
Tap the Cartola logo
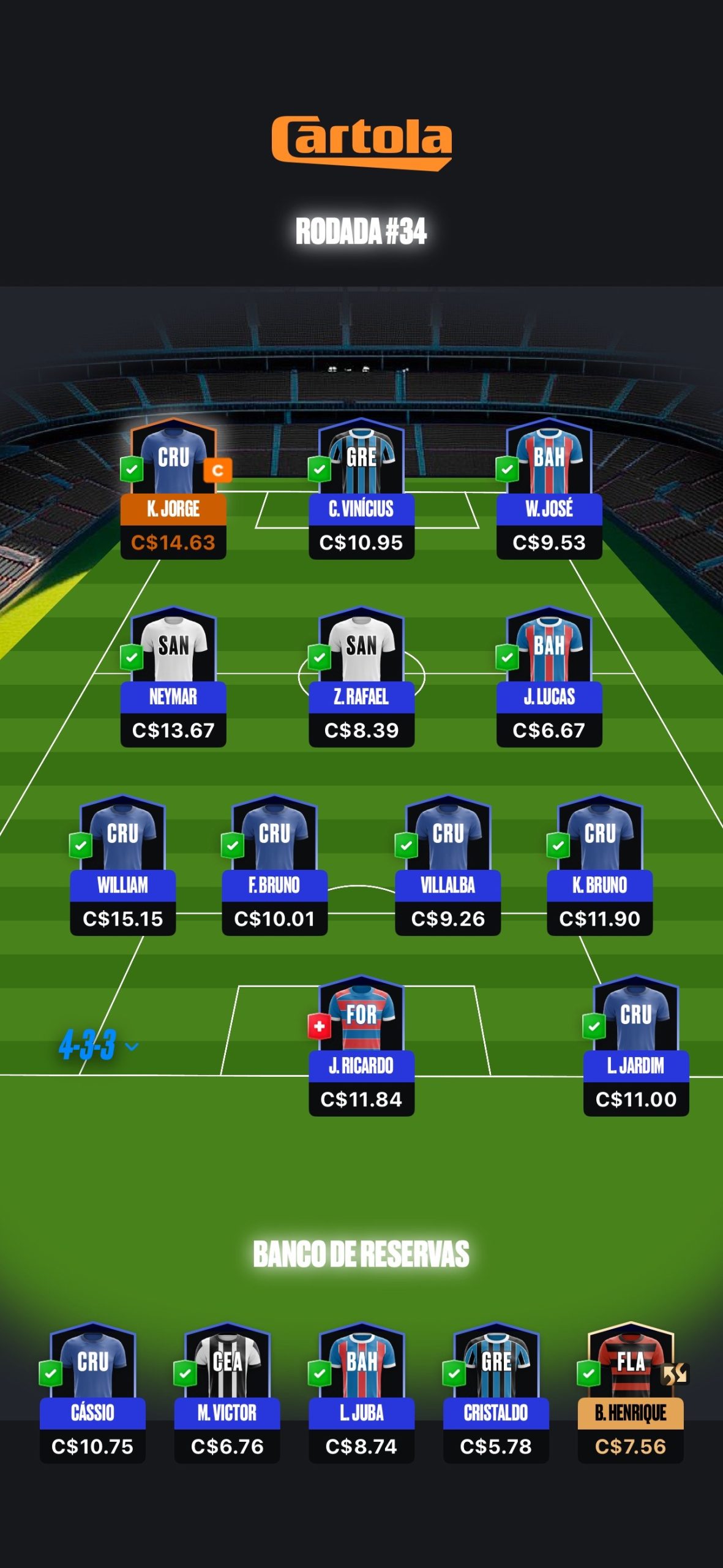(x=361, y=142)
